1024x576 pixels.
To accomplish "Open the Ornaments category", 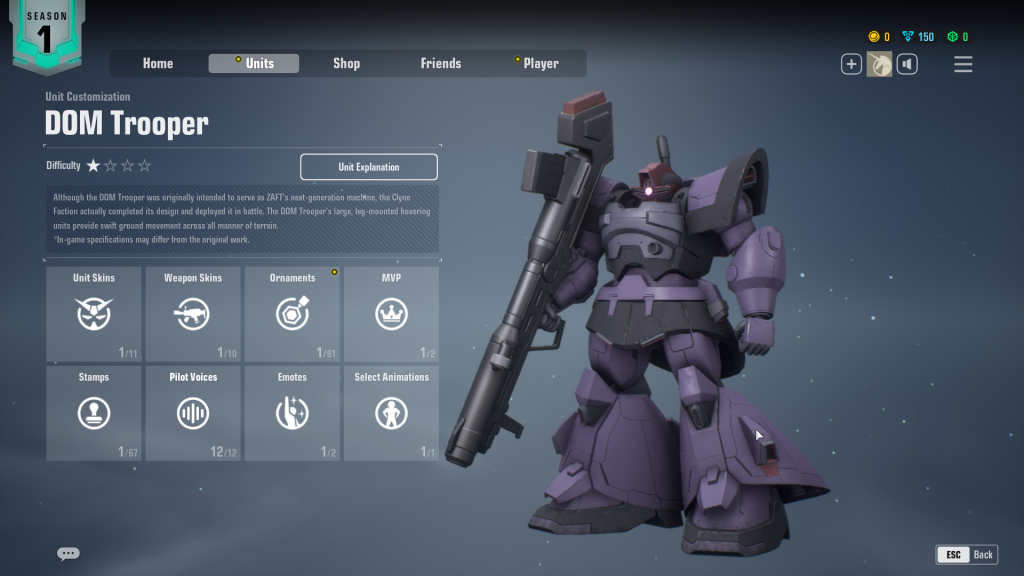I will (292, 313).
